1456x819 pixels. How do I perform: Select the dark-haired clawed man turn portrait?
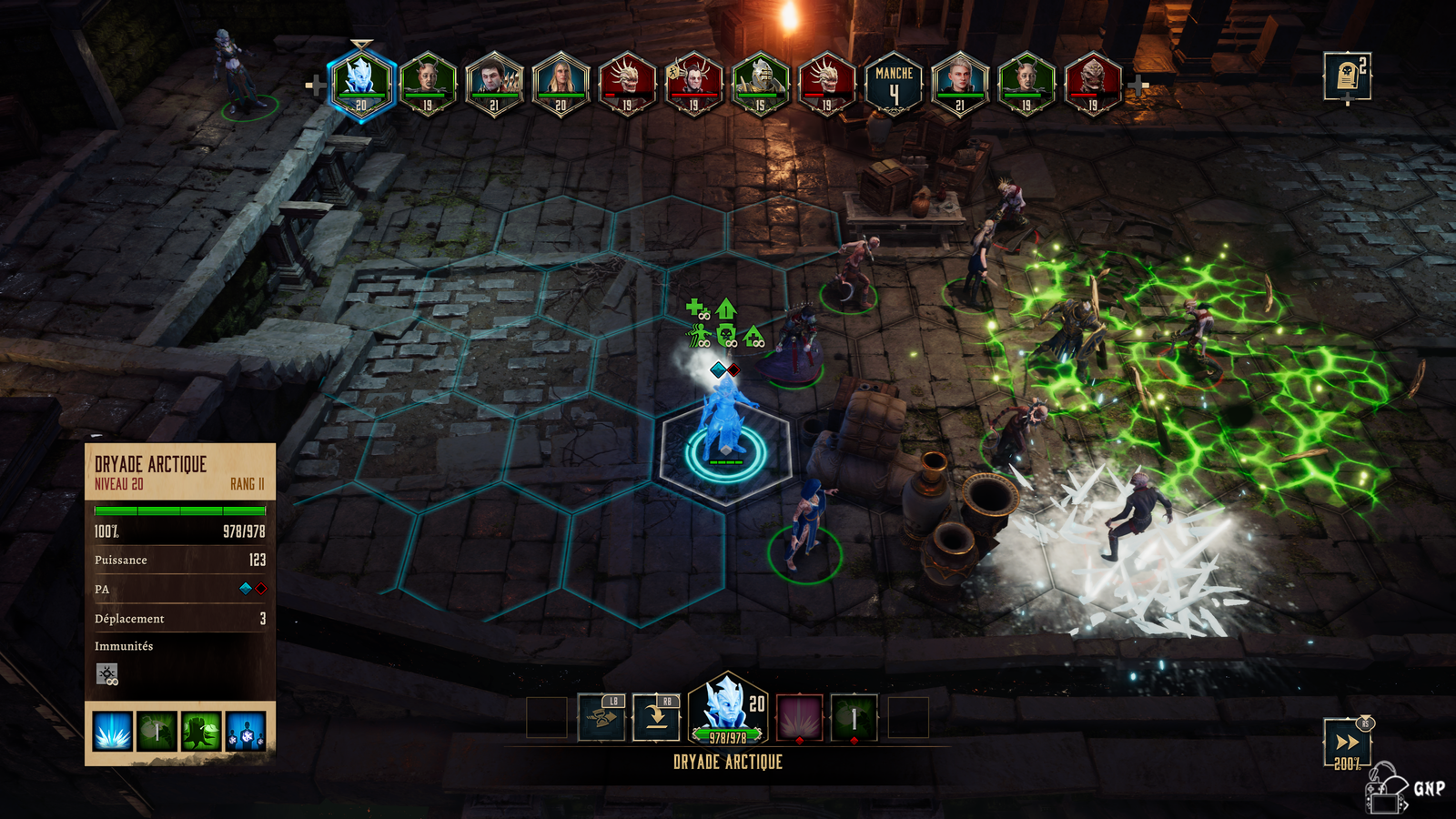(494, 84)
